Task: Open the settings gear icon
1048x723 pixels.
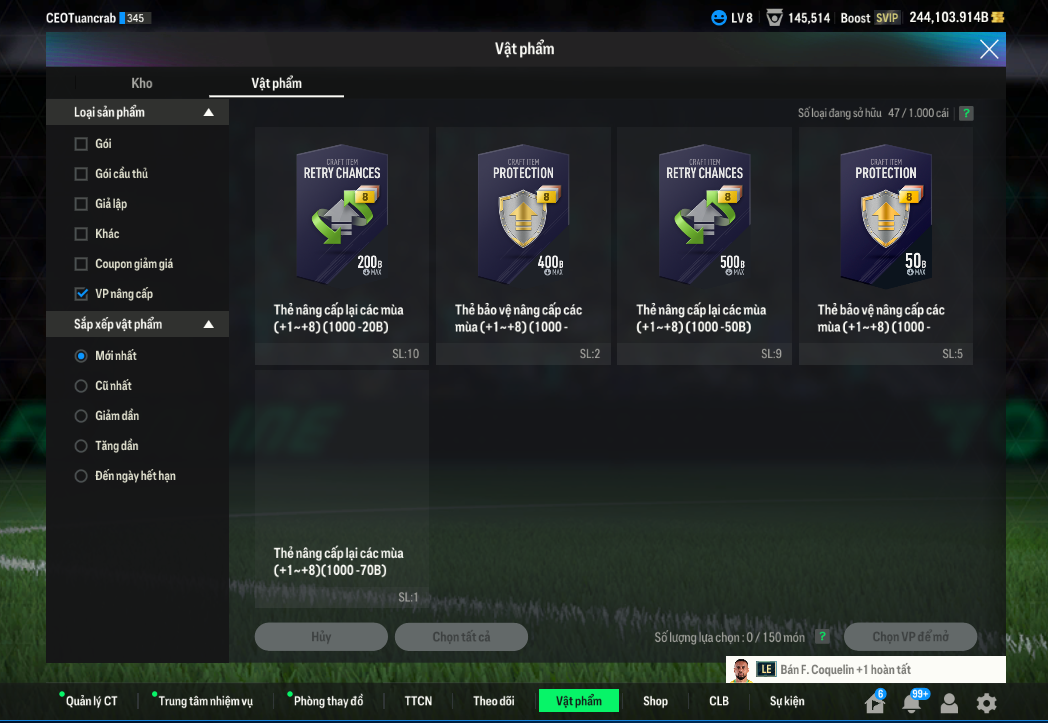Action: (x=986, y=703)
